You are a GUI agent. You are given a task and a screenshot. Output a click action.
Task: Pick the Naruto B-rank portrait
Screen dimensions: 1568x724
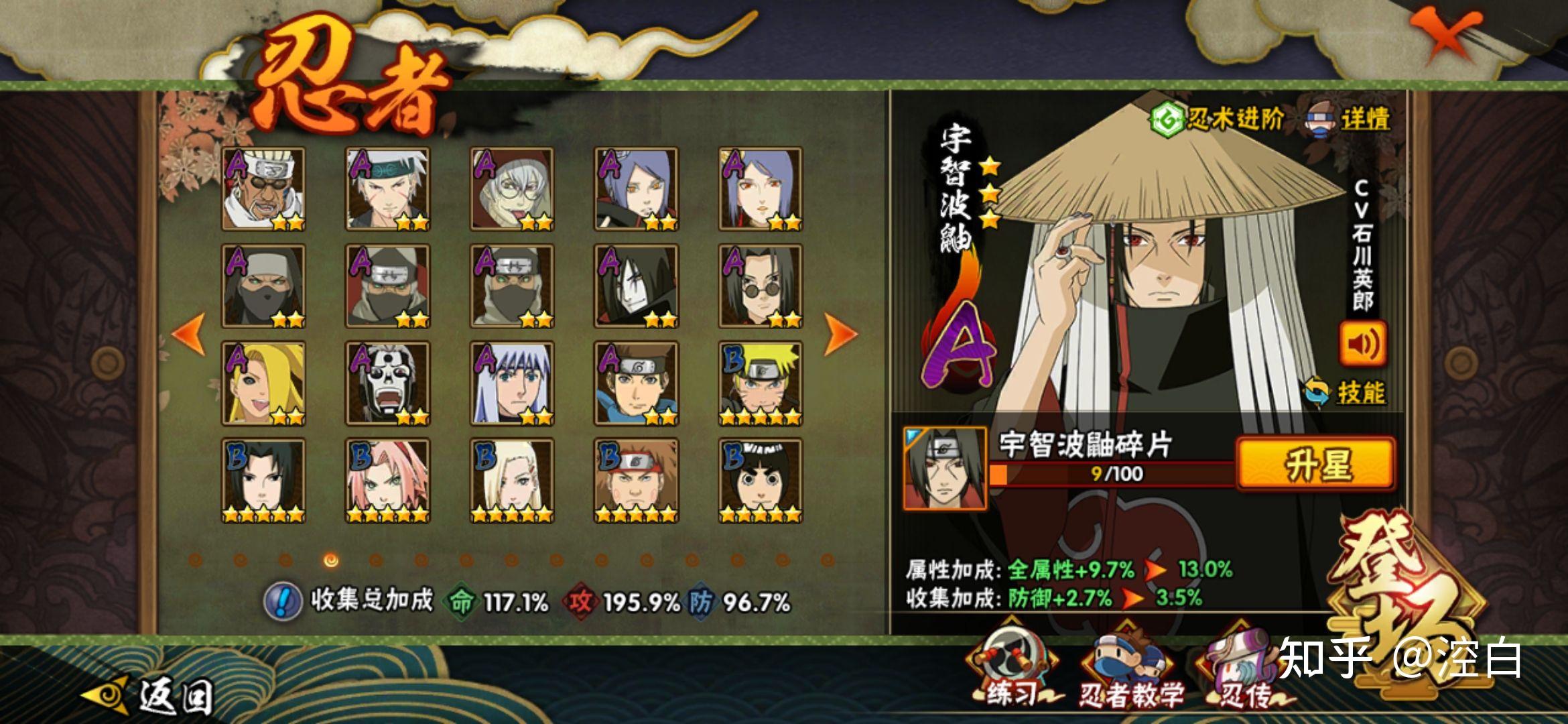point(761,383)
